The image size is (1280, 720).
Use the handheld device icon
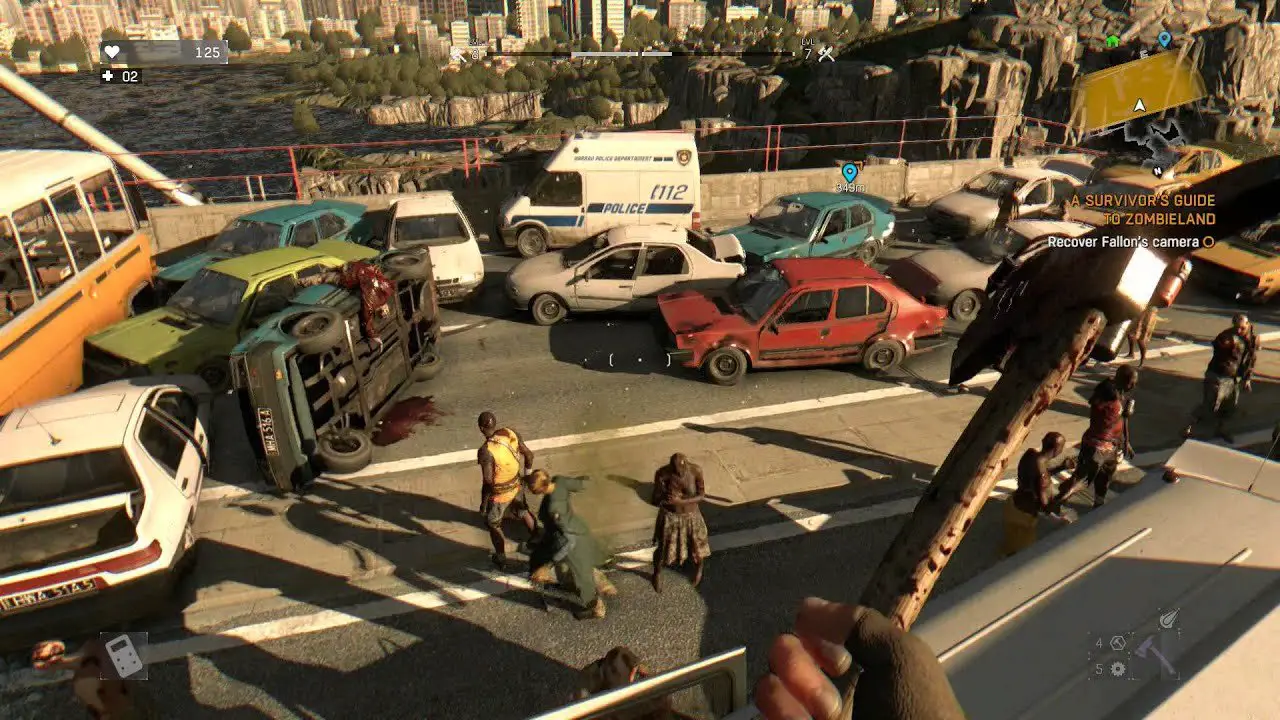[124, 656]
